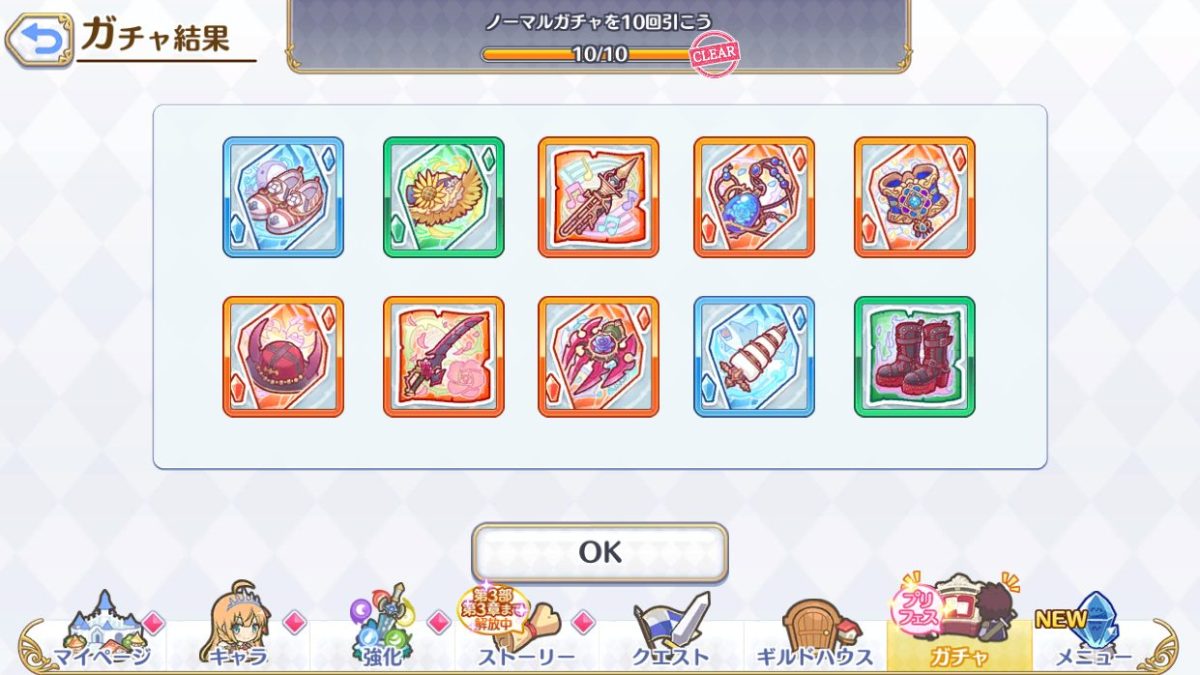Inspect the sunflower wing item
The image size is (1200, 675).
click(443, 197)
